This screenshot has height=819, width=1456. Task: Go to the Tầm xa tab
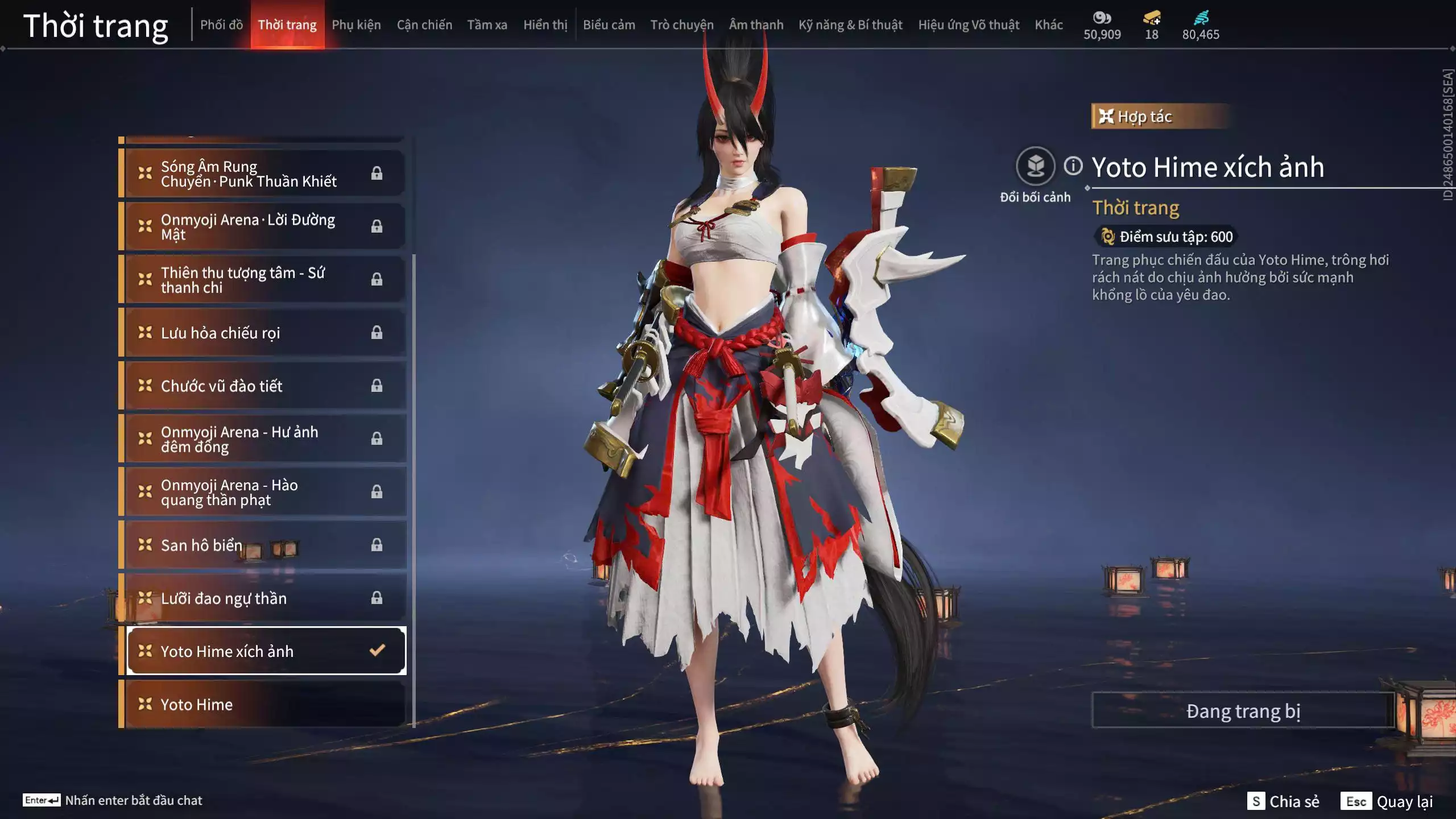pyautogui.click(x=487, y=25)
